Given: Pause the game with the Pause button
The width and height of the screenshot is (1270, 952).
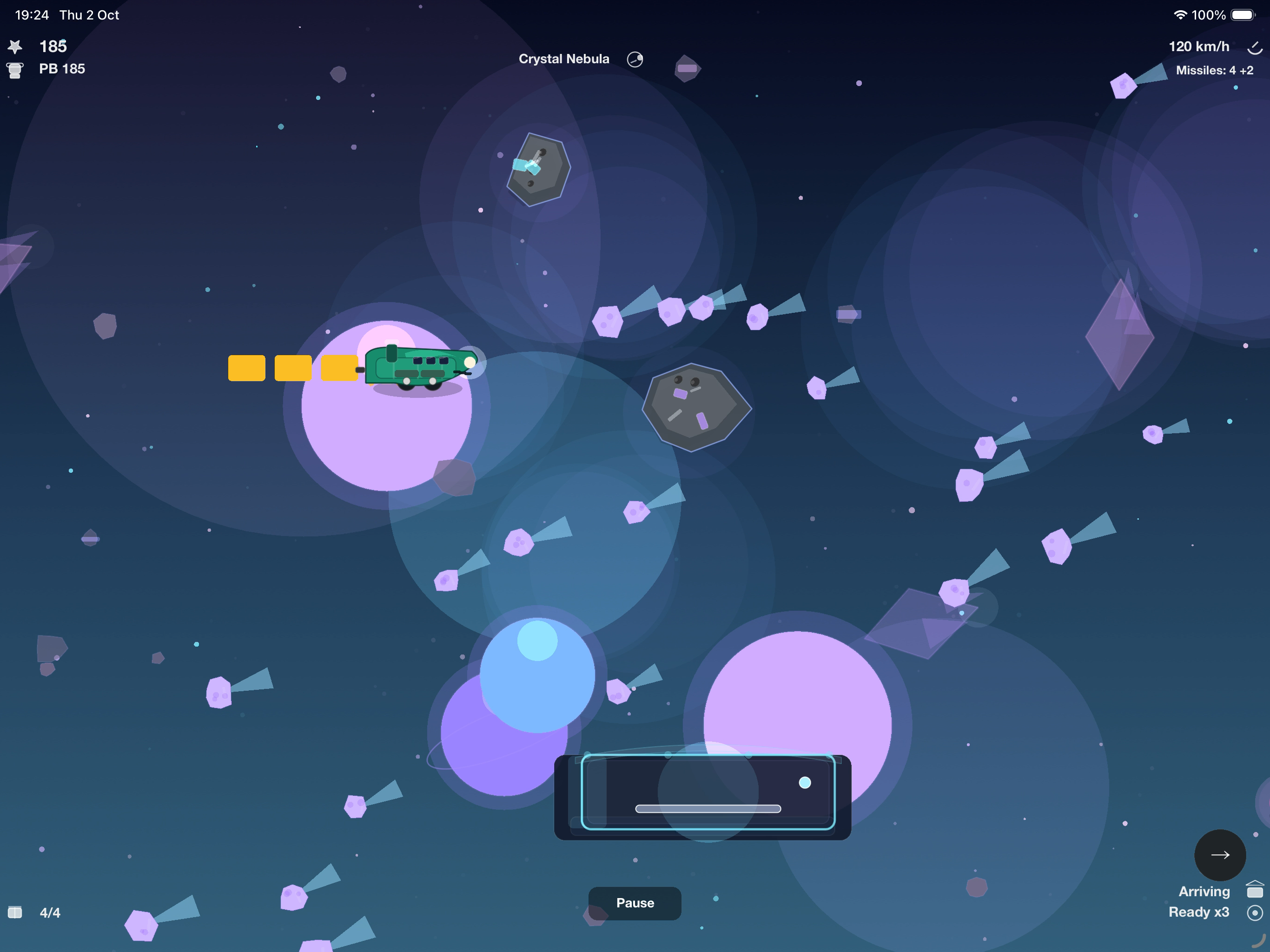Looking at the screenshot, I should (x=635, y=903).
